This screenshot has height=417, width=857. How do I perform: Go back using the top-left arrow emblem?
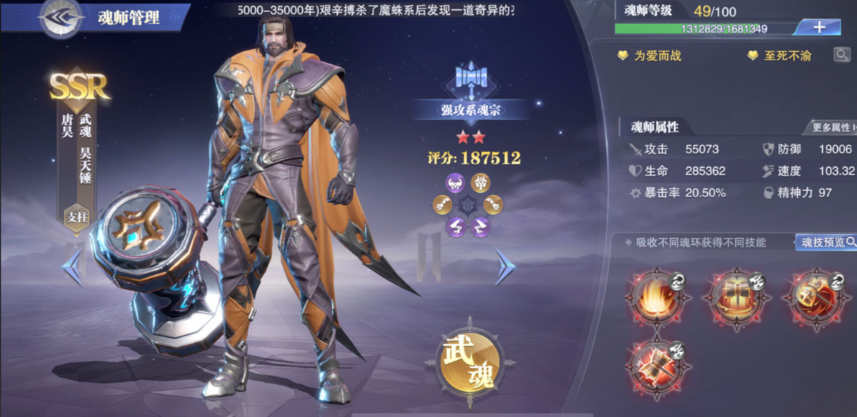62,17
